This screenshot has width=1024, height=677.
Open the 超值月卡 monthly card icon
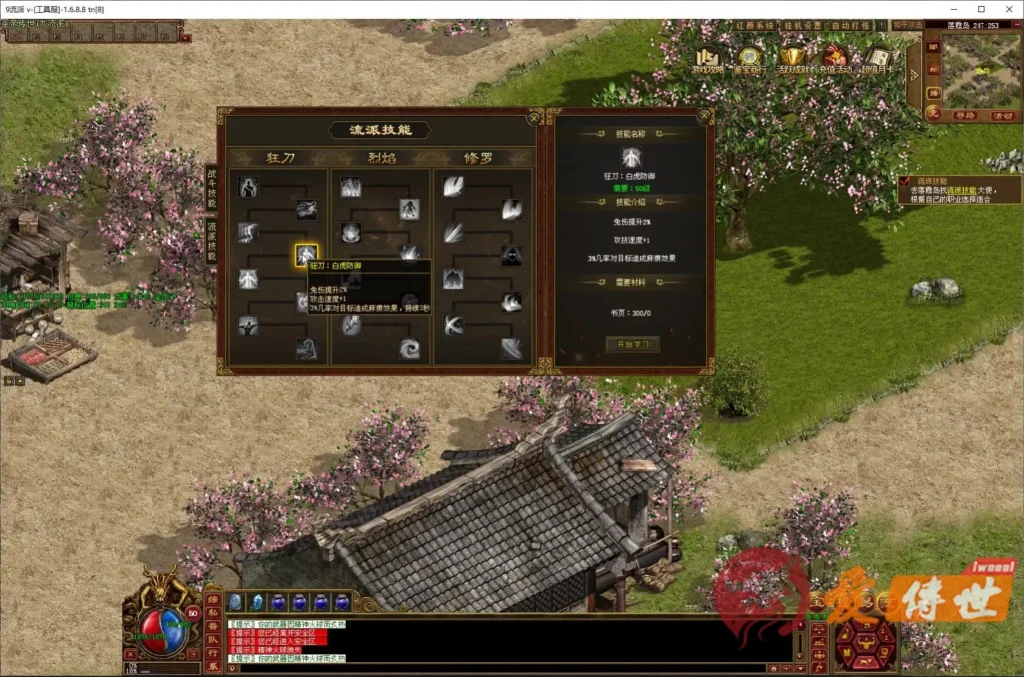(879, 59)
